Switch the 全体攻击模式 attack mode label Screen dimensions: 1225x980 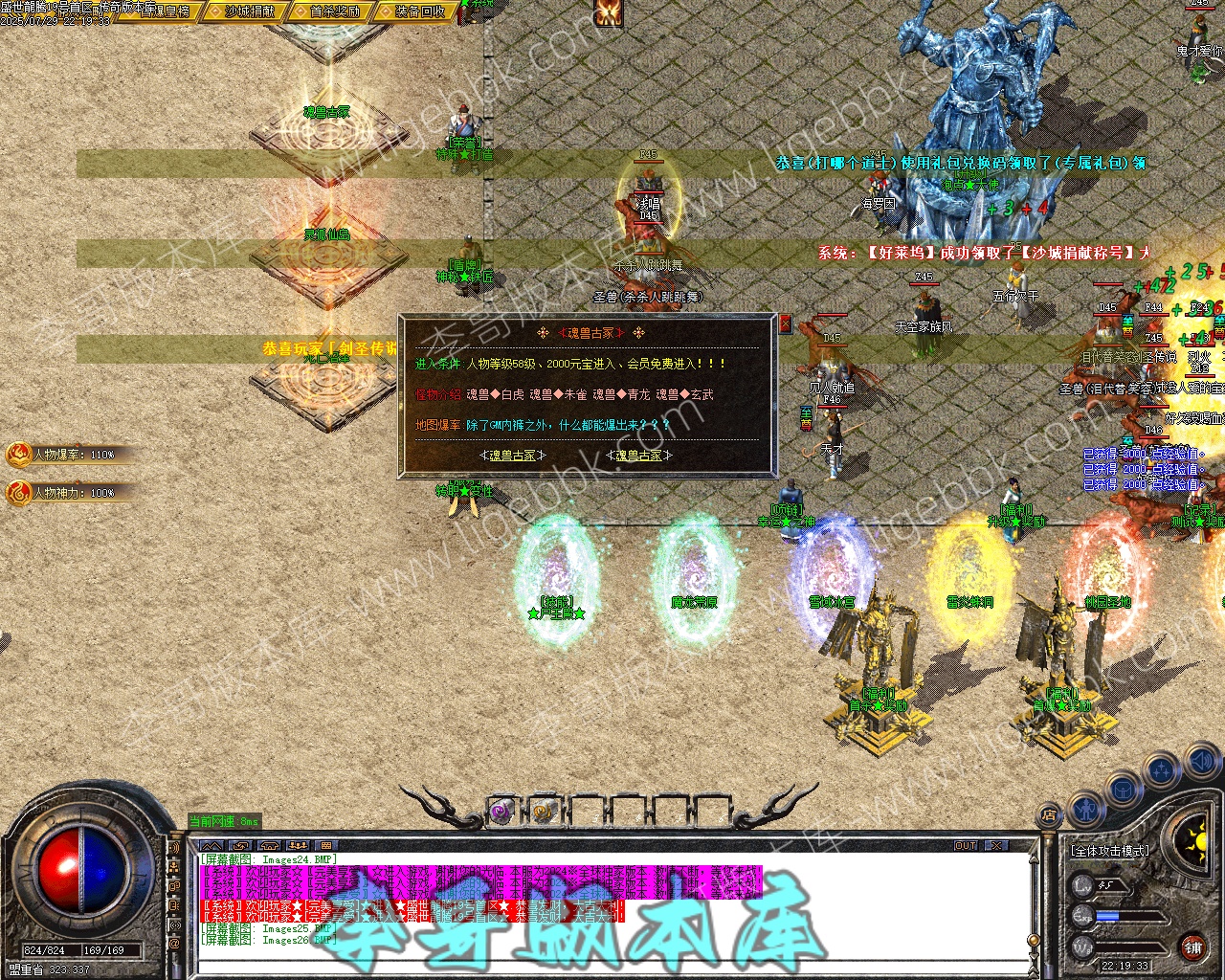(1110, 850)
